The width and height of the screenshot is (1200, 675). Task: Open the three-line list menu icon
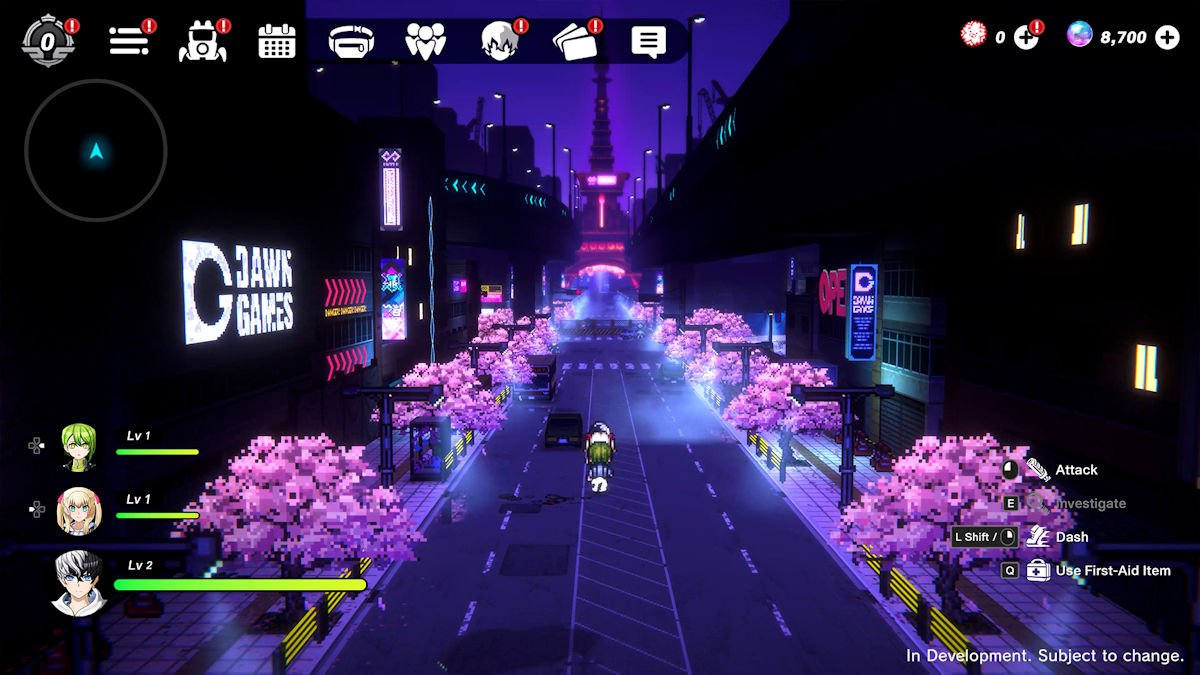[129, 41]
